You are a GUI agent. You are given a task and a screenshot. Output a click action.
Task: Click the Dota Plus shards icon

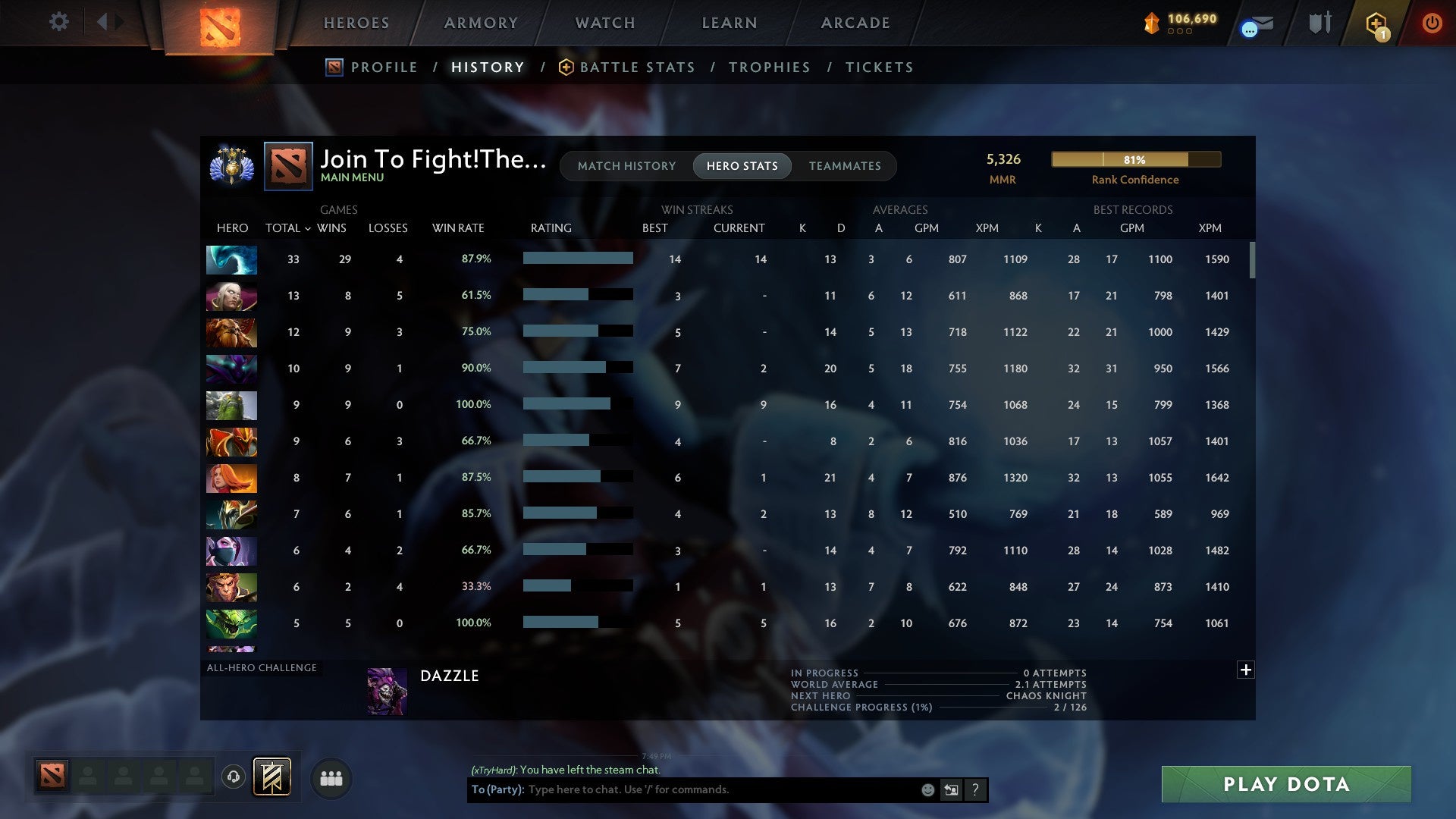pos(1153,24)
